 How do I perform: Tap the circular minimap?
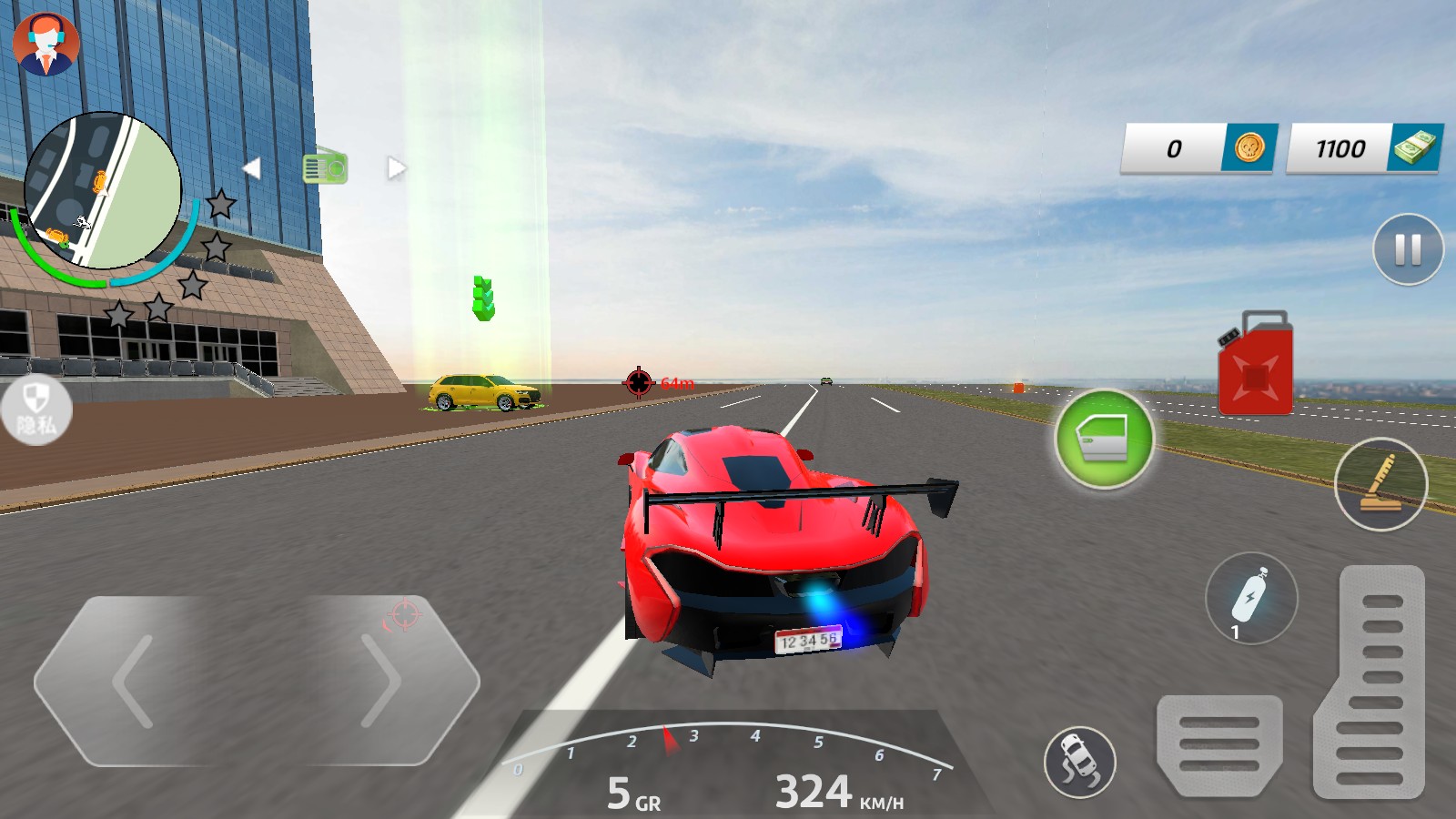(x=103, y=191)
